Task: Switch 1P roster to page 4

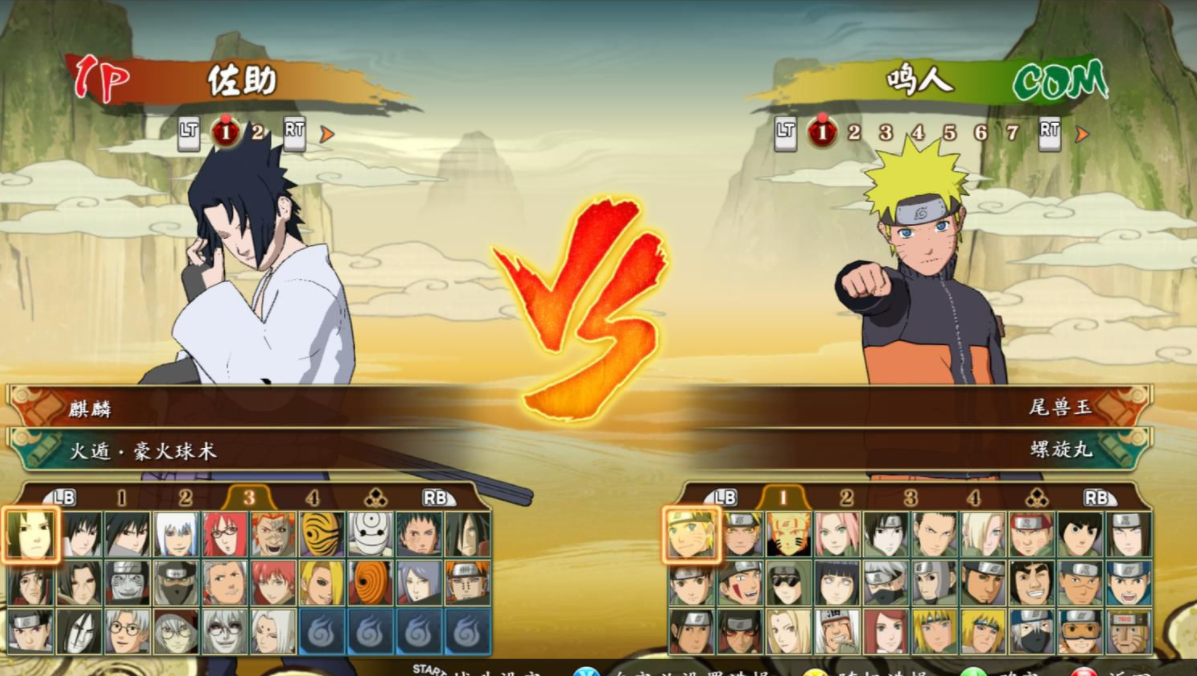Action: 313,498
